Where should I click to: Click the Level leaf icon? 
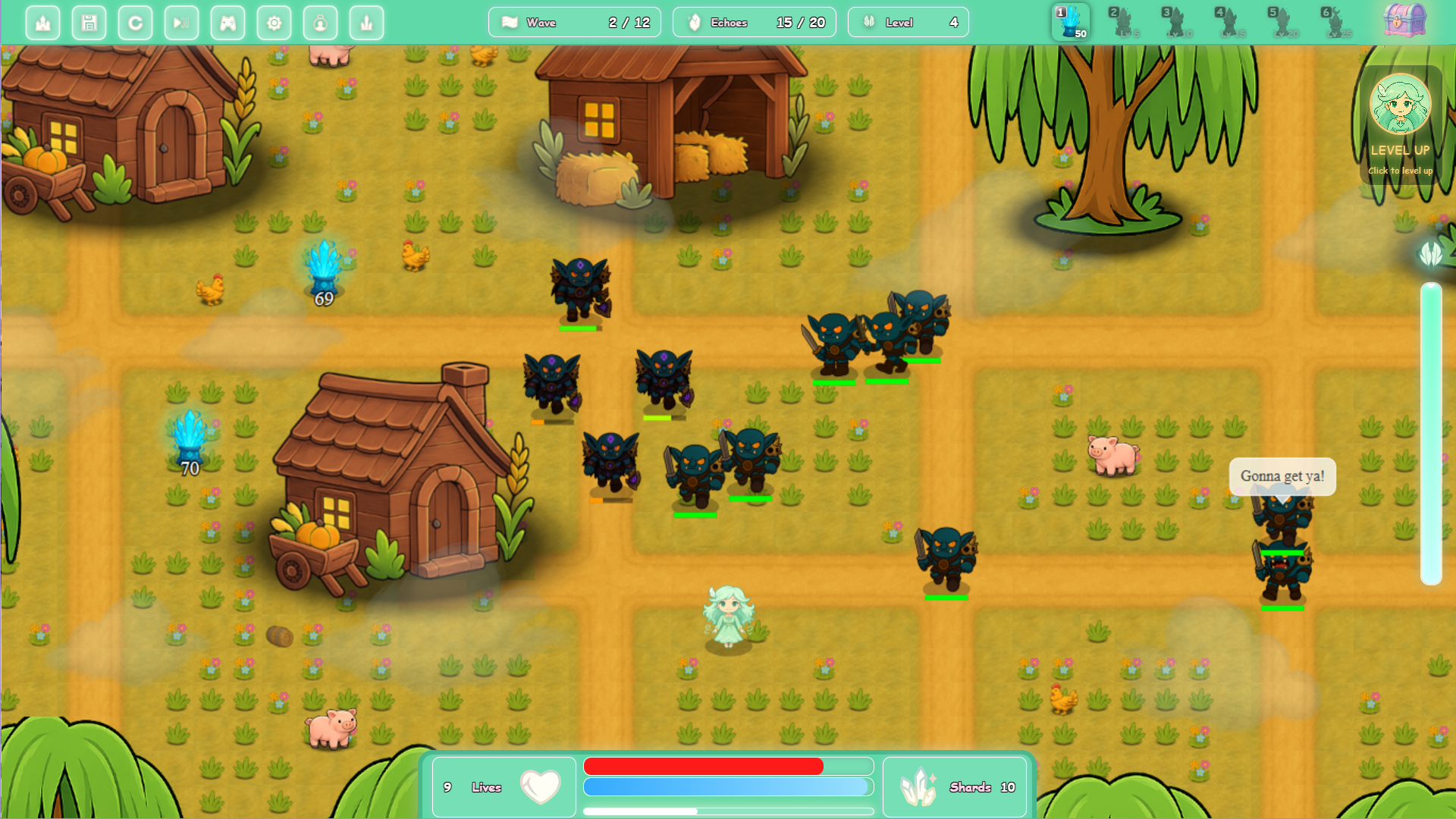coord(870,22)
